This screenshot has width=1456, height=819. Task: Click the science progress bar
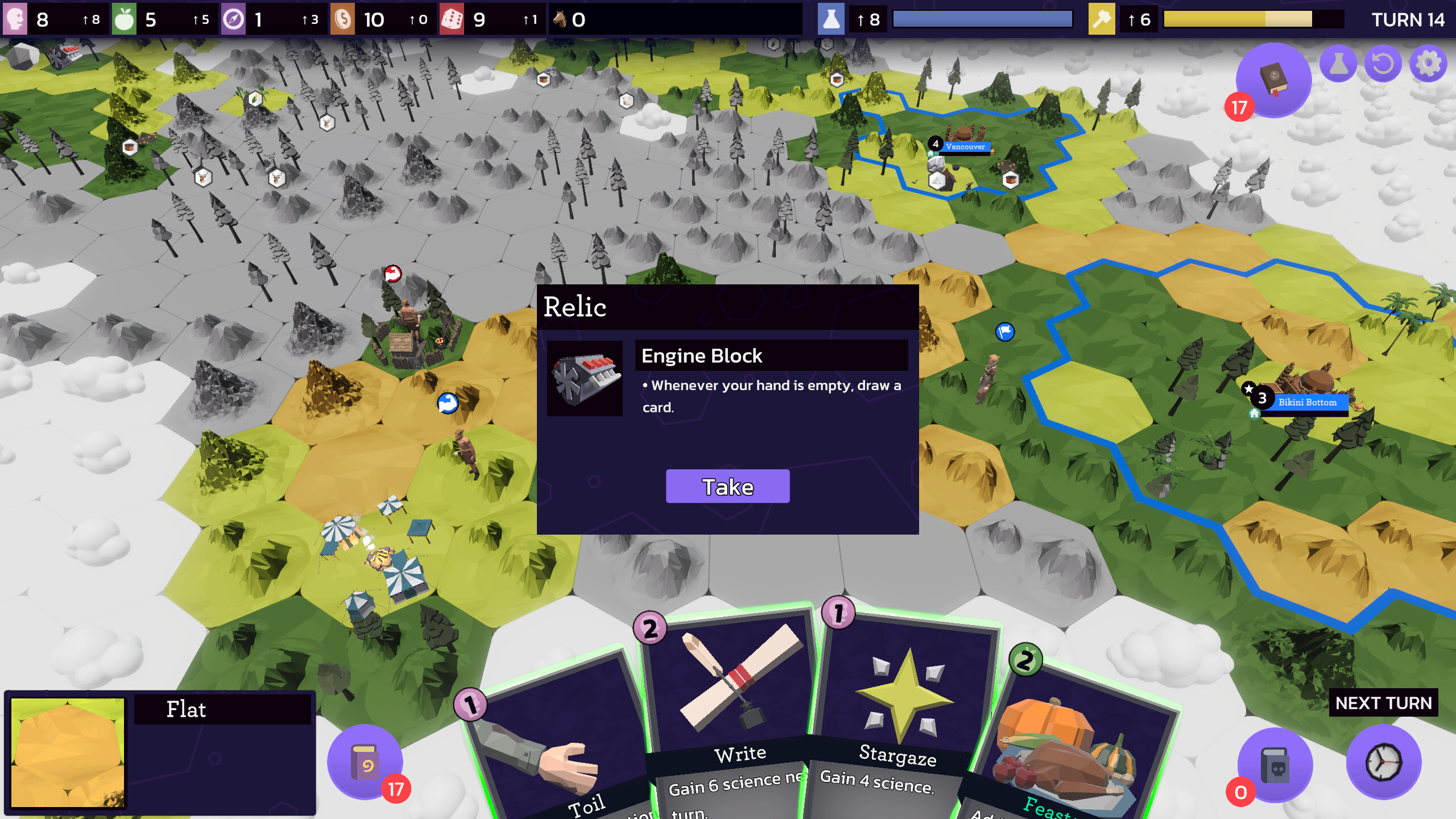[x=982, y=19]
